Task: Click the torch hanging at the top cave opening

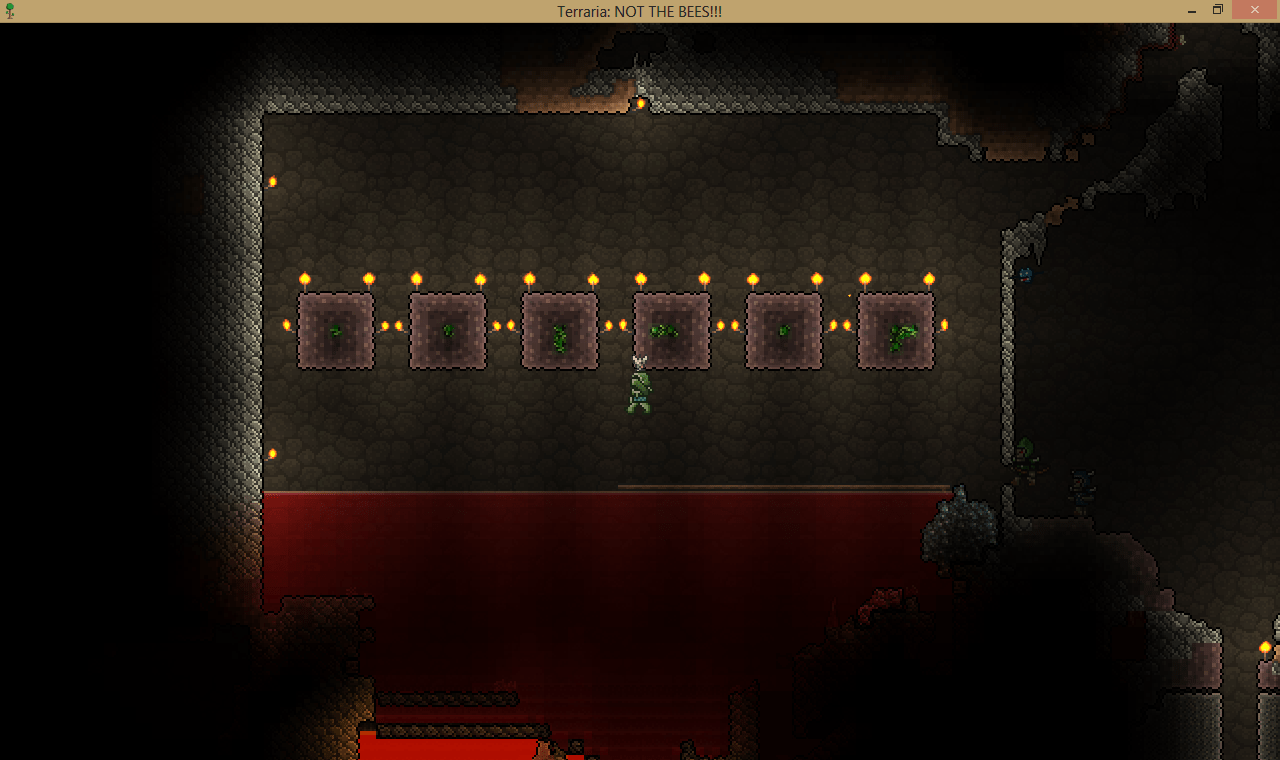Action: point(641,101)
